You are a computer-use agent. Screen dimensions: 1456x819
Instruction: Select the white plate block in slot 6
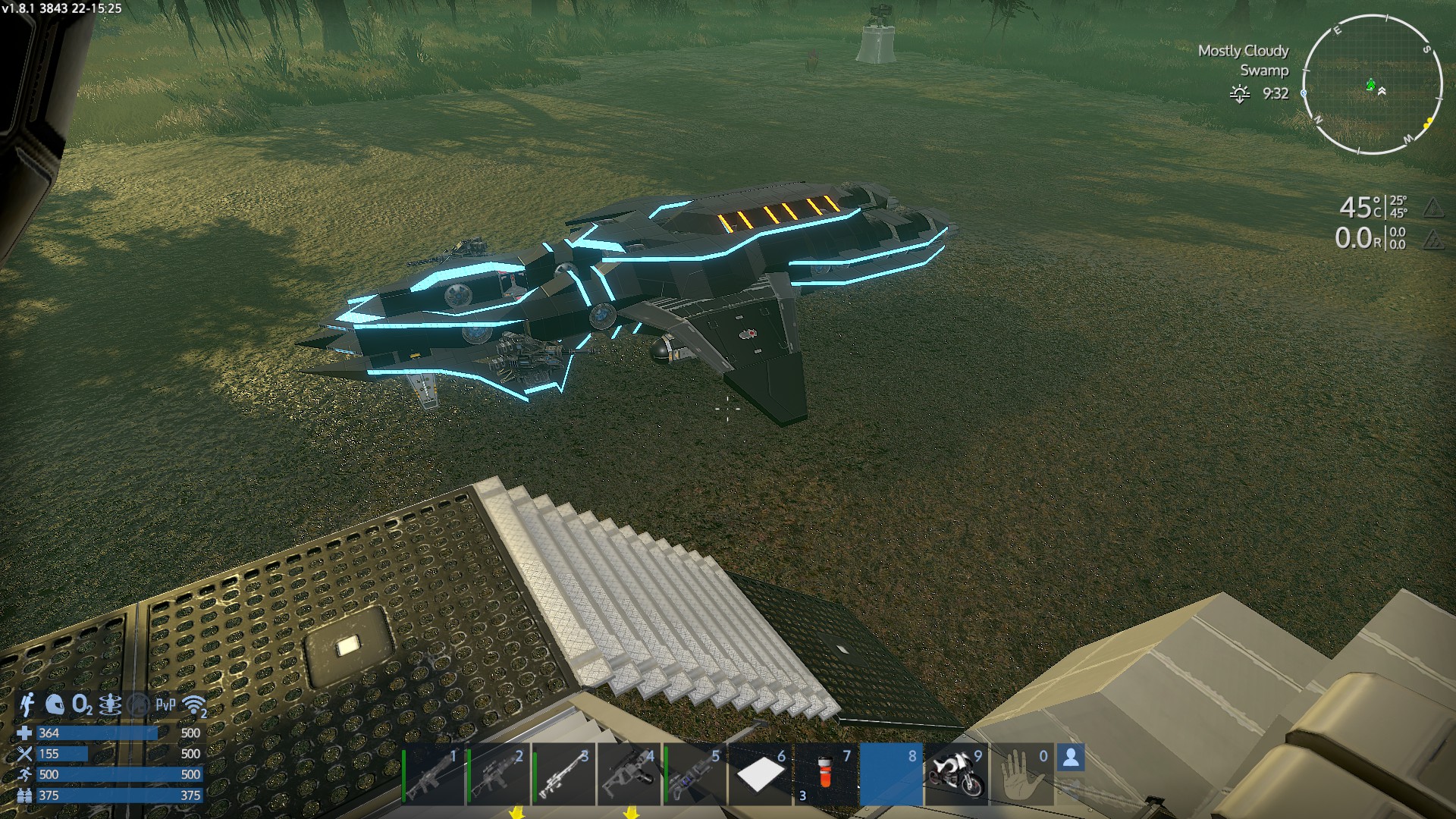point(760,775)
